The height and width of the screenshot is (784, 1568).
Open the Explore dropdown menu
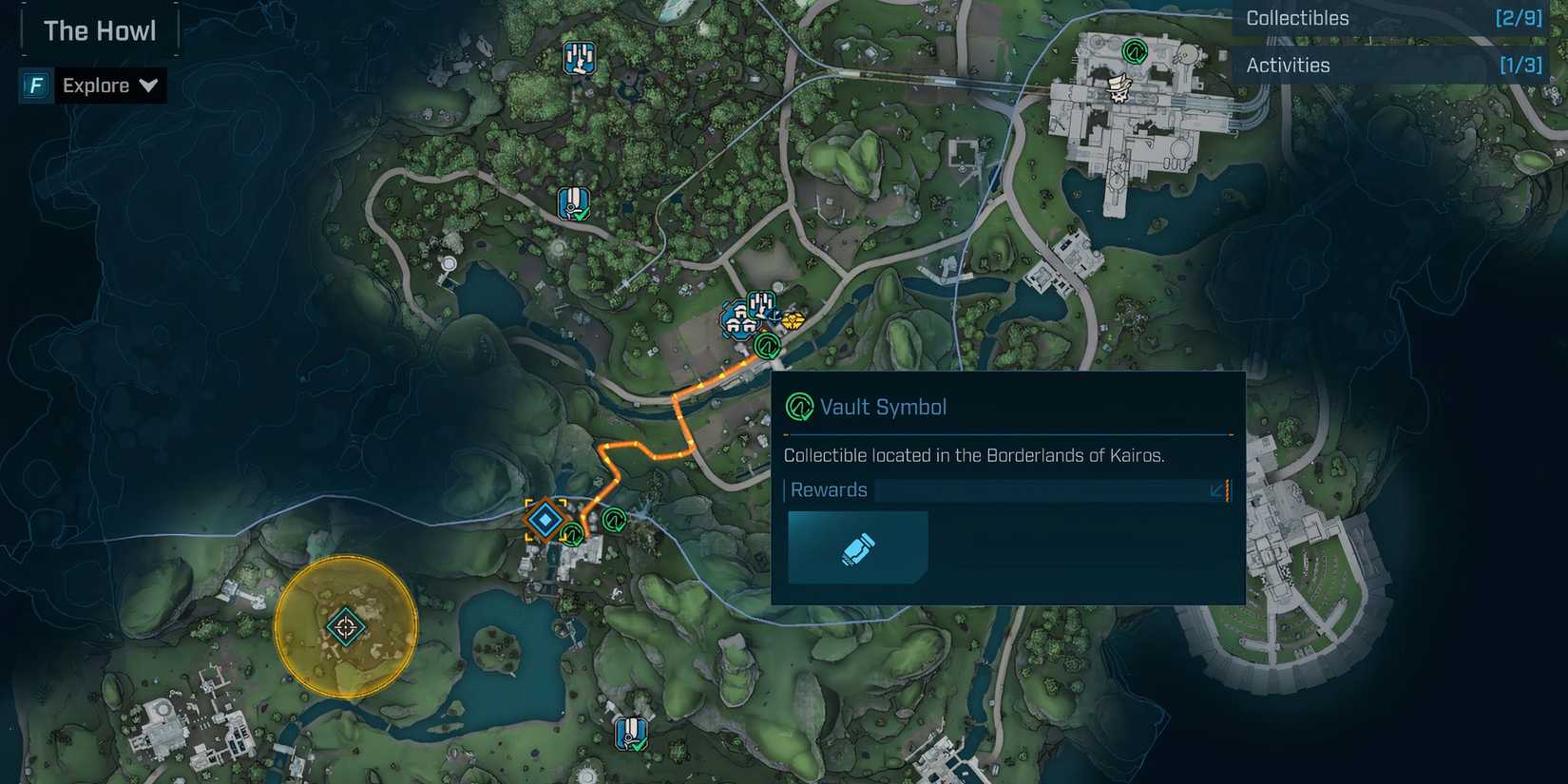tap(149, 86)
